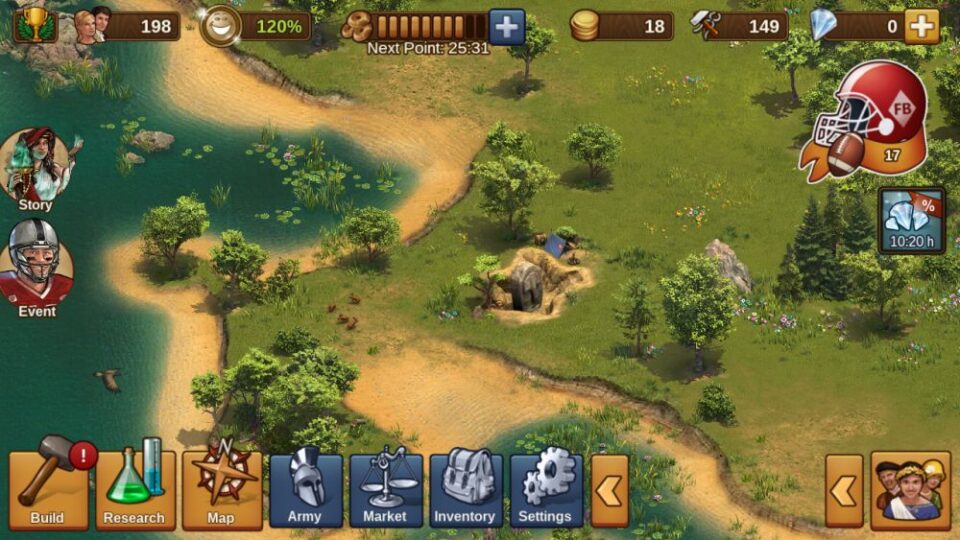Add forge points with the blue plus
Viewport: 960px width, 540px height.
click(507, 26)
